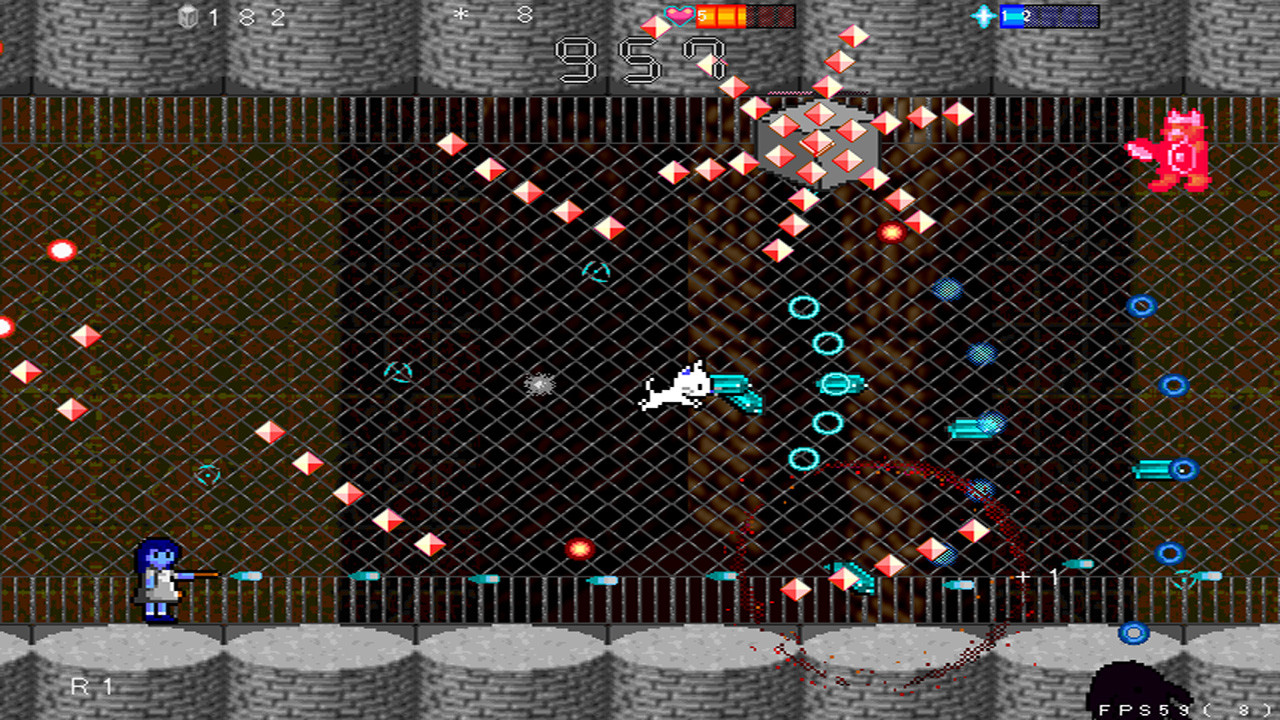
Task: Click the darkened bar end next to the health meter
Action: tap(770, 15)
